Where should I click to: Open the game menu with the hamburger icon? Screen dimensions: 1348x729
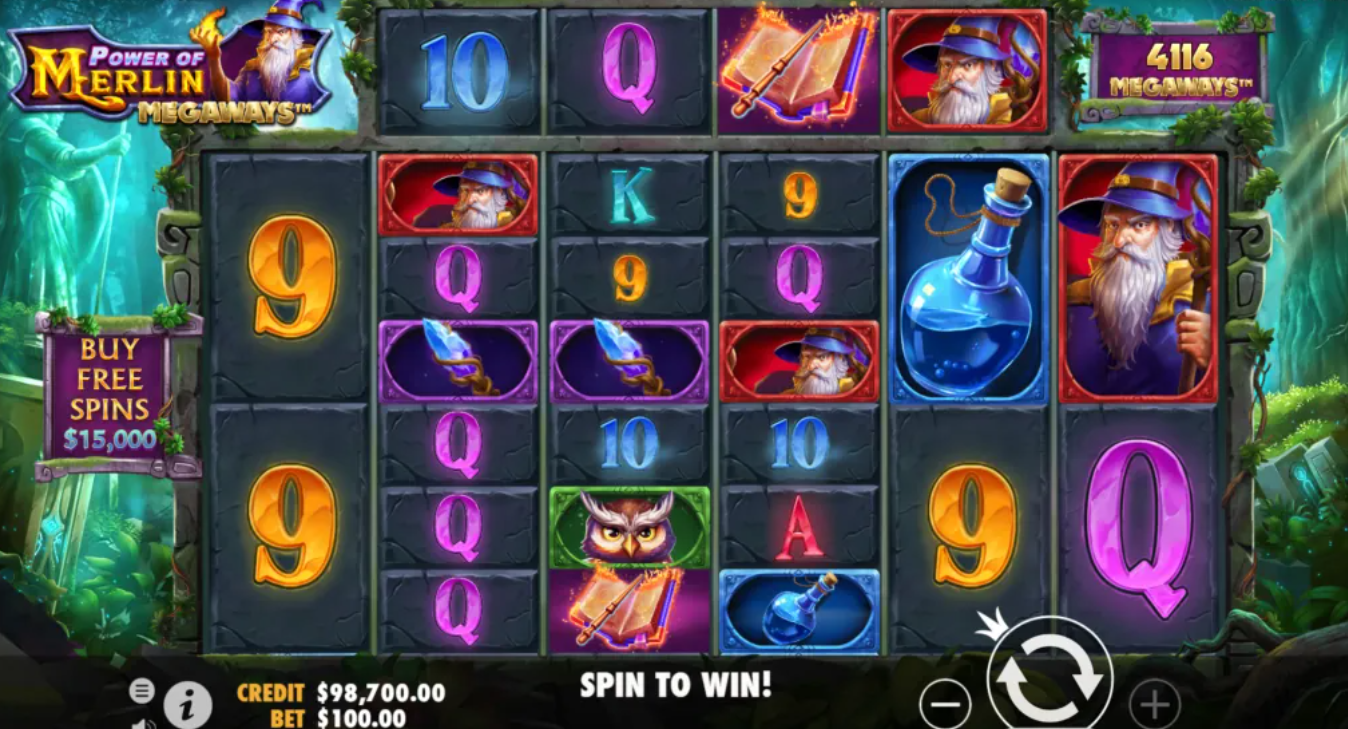tap(143, 688)
